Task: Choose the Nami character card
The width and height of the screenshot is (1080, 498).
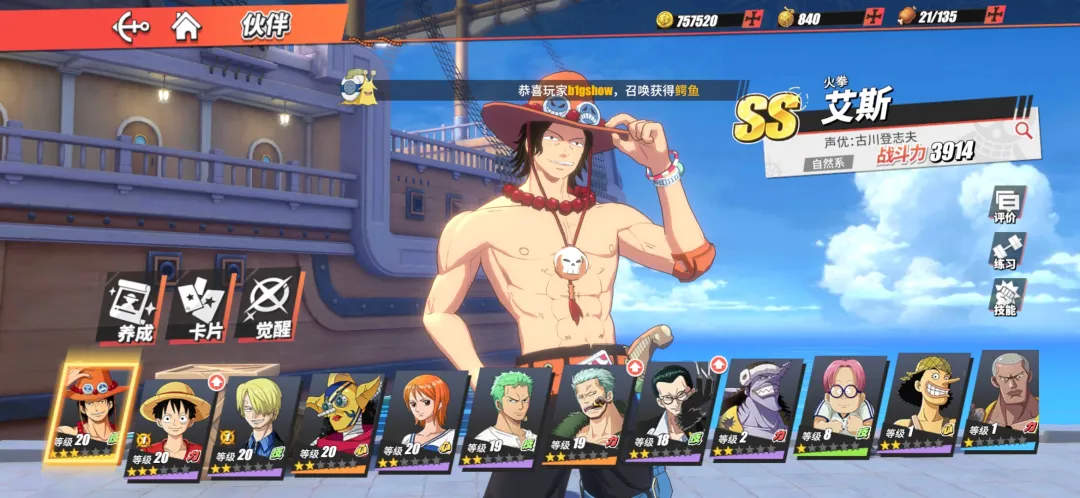Action: click(424, 418)
